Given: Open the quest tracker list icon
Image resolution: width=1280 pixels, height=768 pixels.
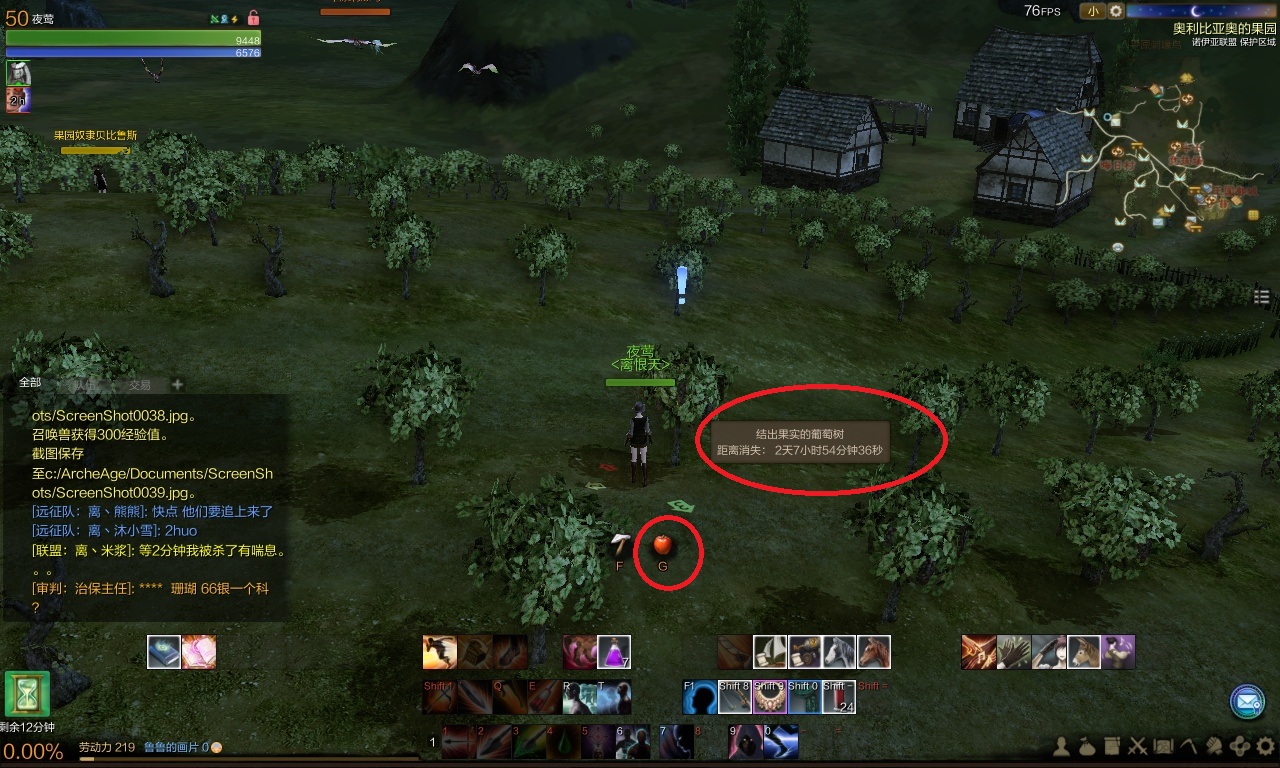Looking at the screenshot, I should click(1262, 297).
